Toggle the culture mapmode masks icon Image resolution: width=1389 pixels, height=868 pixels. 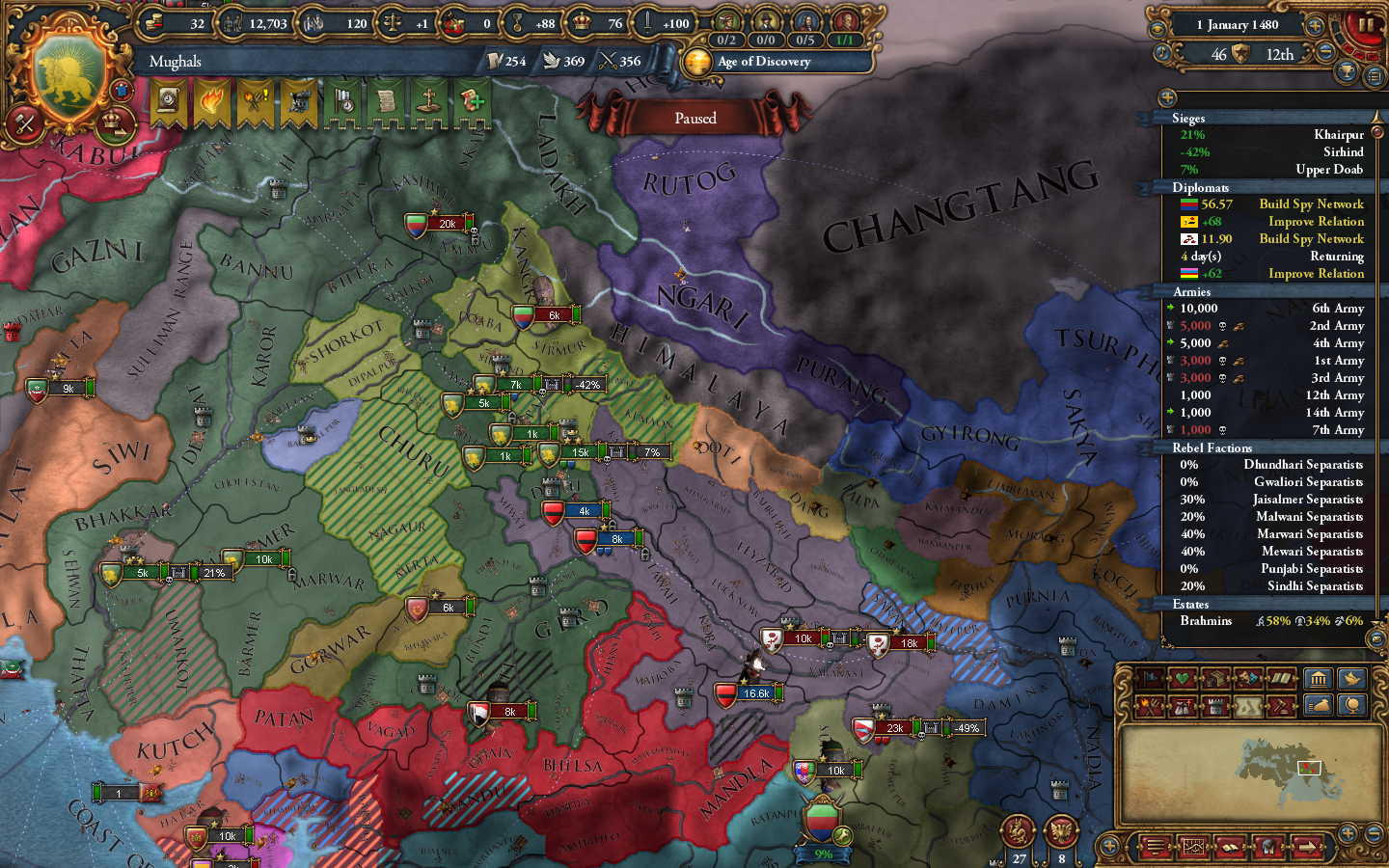point(1248,677)
